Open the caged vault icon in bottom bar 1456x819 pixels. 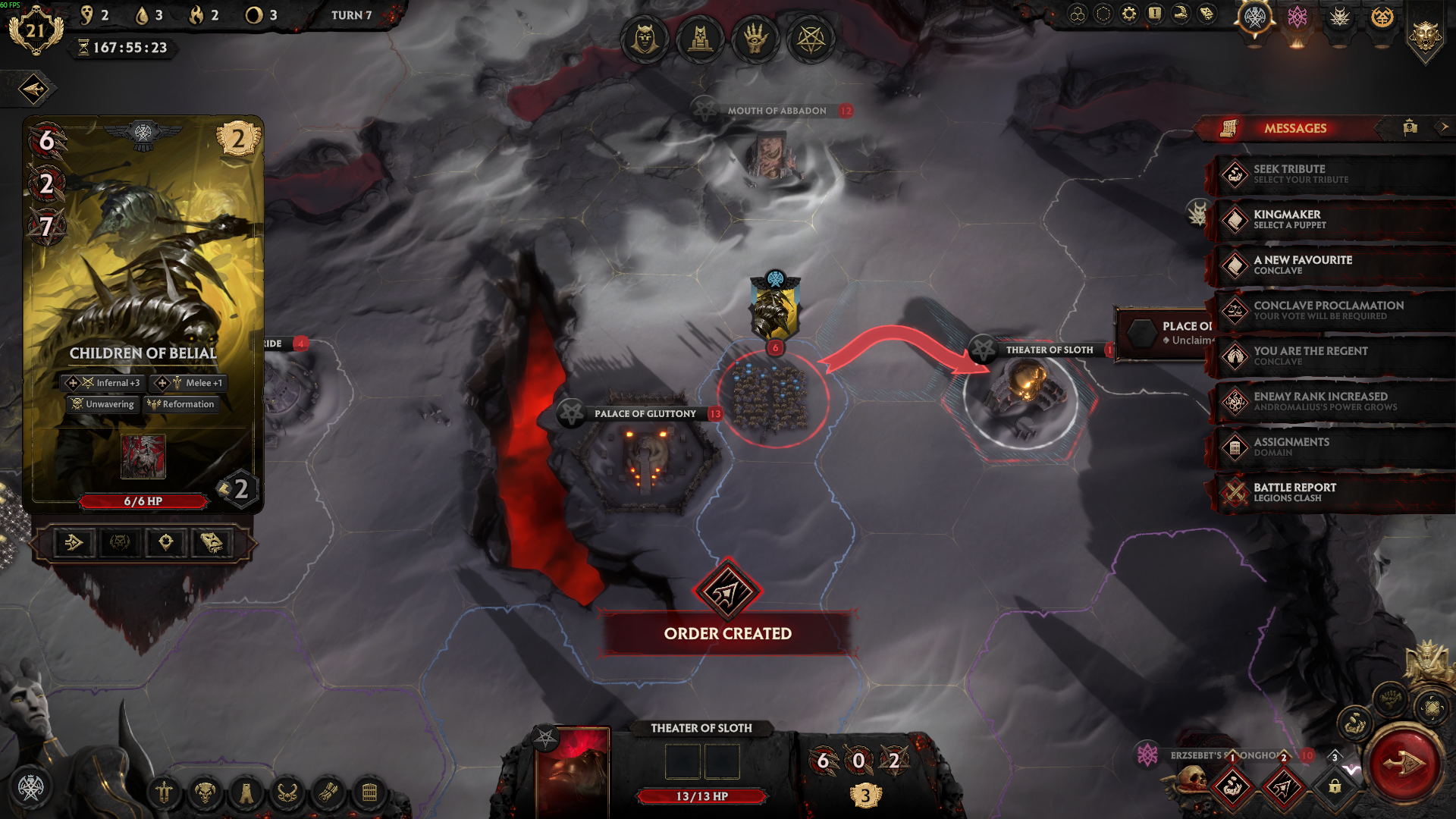[x=369, y=793]
